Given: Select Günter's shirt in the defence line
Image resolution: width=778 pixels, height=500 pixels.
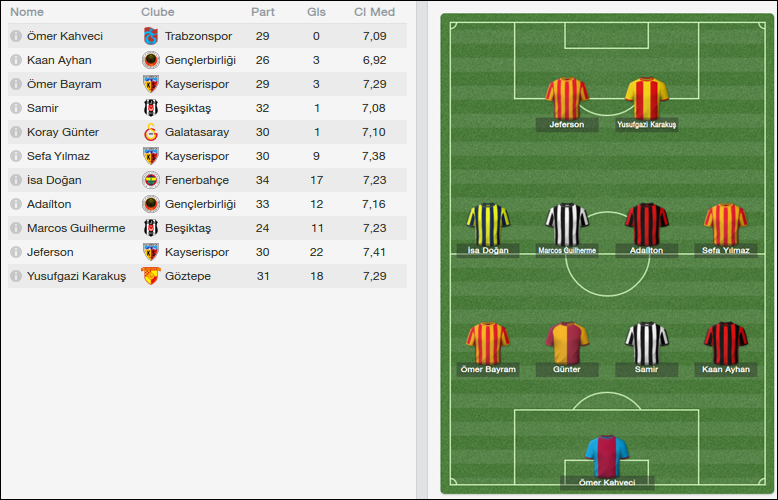Looking at the screenshot, I should point(566,343).
